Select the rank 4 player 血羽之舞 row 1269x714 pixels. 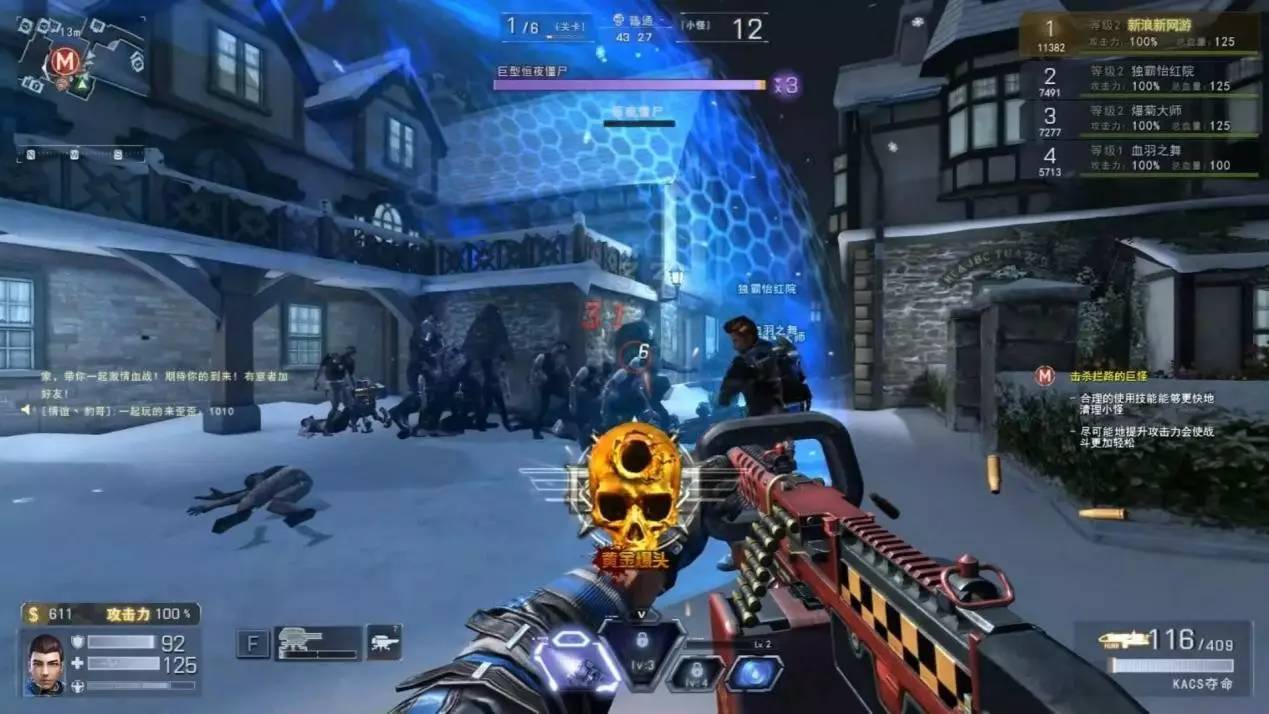point(1140,158)
